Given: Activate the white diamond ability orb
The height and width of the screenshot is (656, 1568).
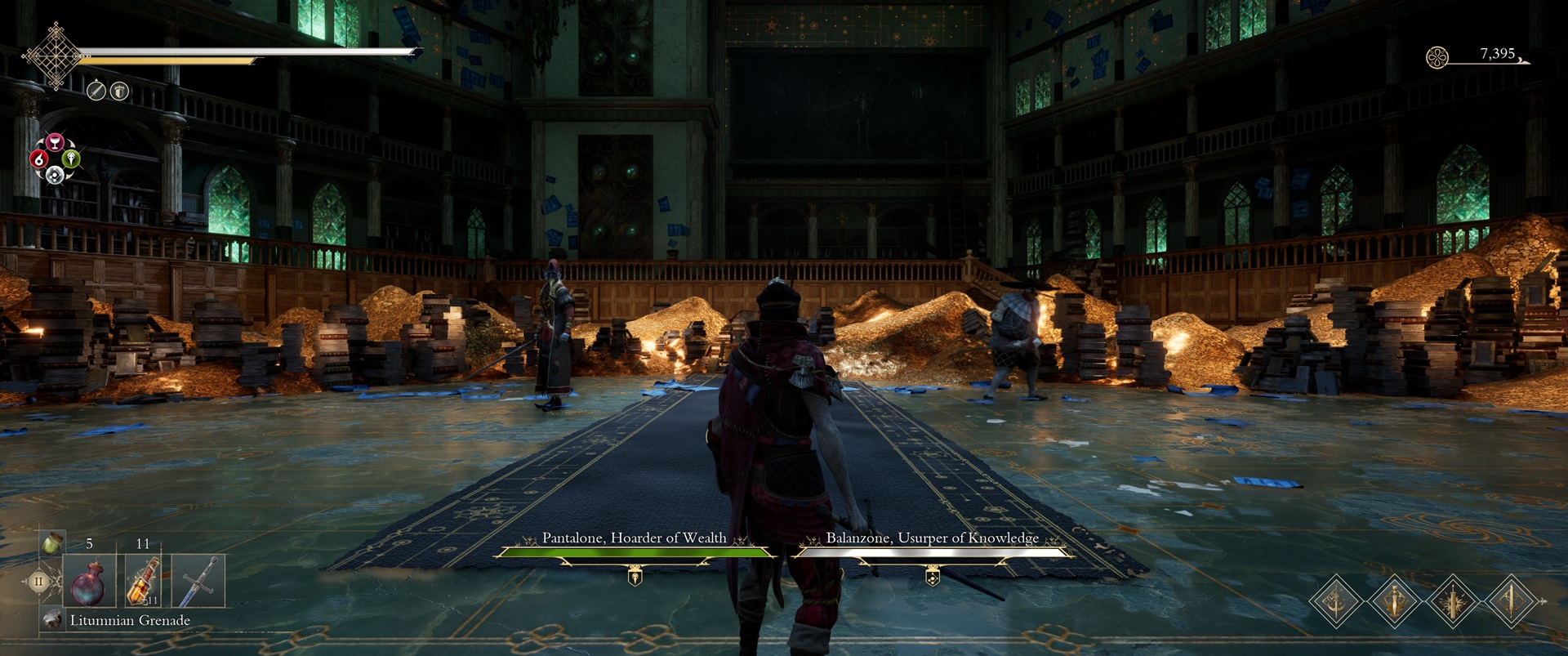Looking at the screenshot, I should pos(55,174).
